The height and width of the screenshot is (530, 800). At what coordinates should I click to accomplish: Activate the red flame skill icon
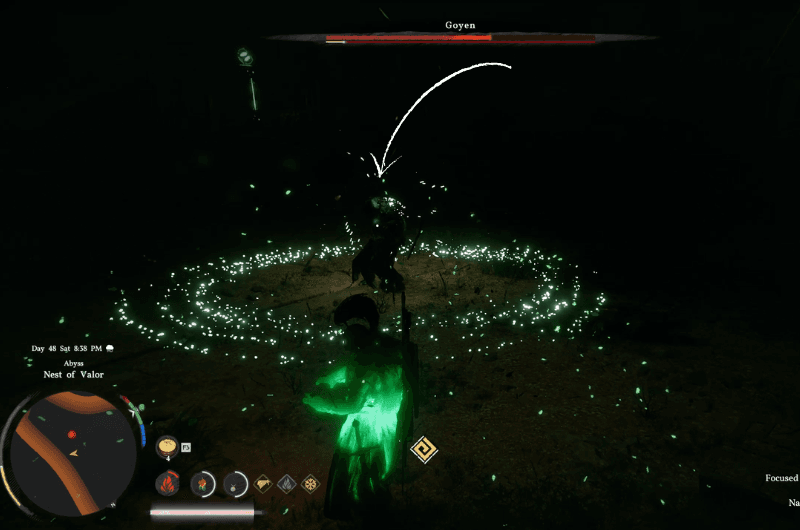click(x=167, y=484)
